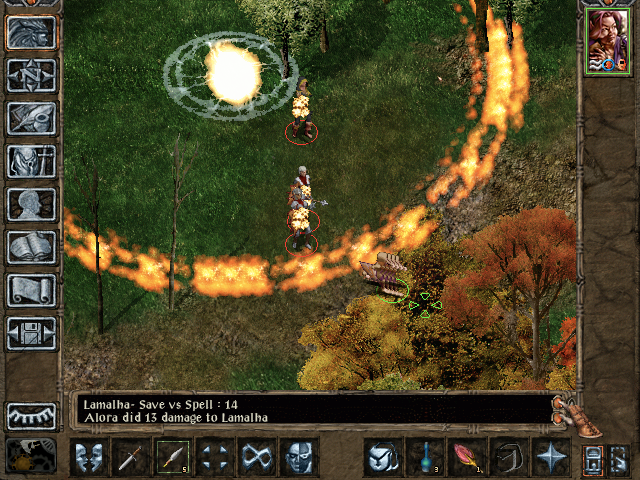This screenshot has height=480, width=640.
Task: Open the star-shaped special abilities button
Action: [x=550, y=458]
